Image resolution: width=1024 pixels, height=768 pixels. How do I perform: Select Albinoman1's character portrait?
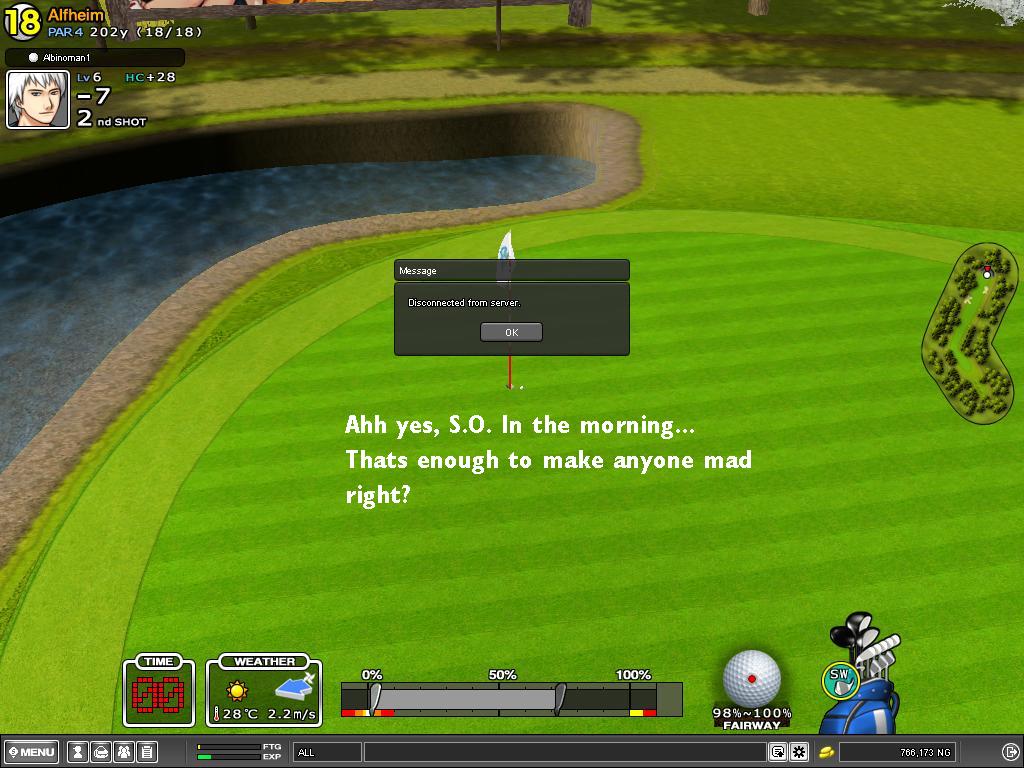pos(38,100)
